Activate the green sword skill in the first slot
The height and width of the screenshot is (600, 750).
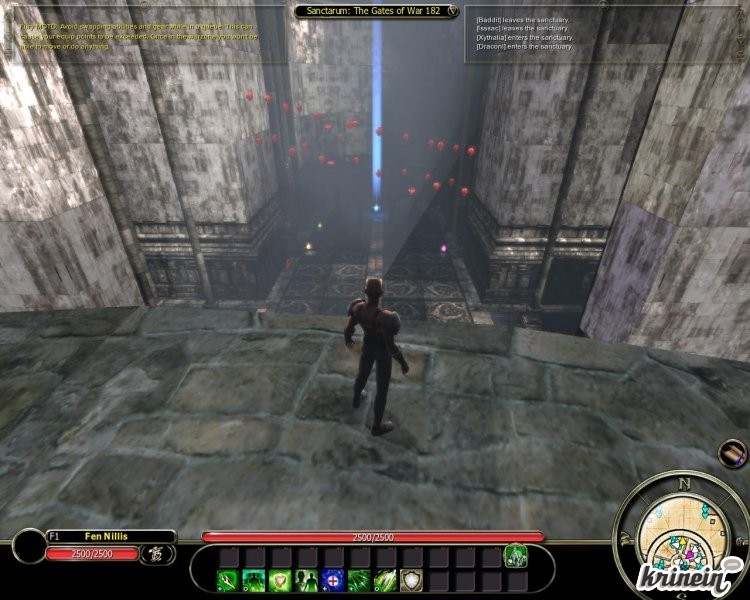point(229,580)
